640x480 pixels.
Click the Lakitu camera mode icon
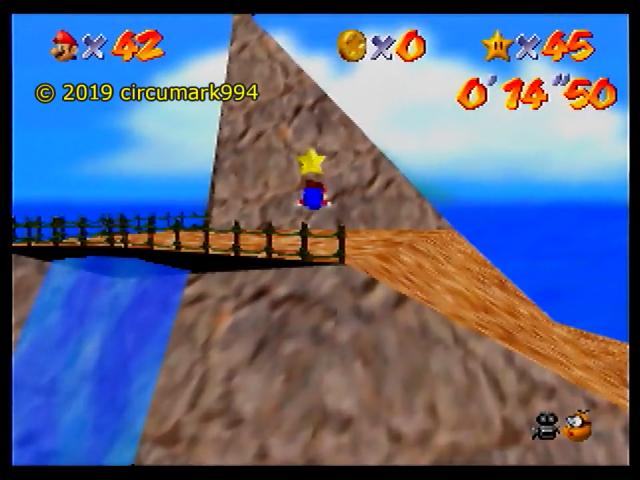[578, 426]
